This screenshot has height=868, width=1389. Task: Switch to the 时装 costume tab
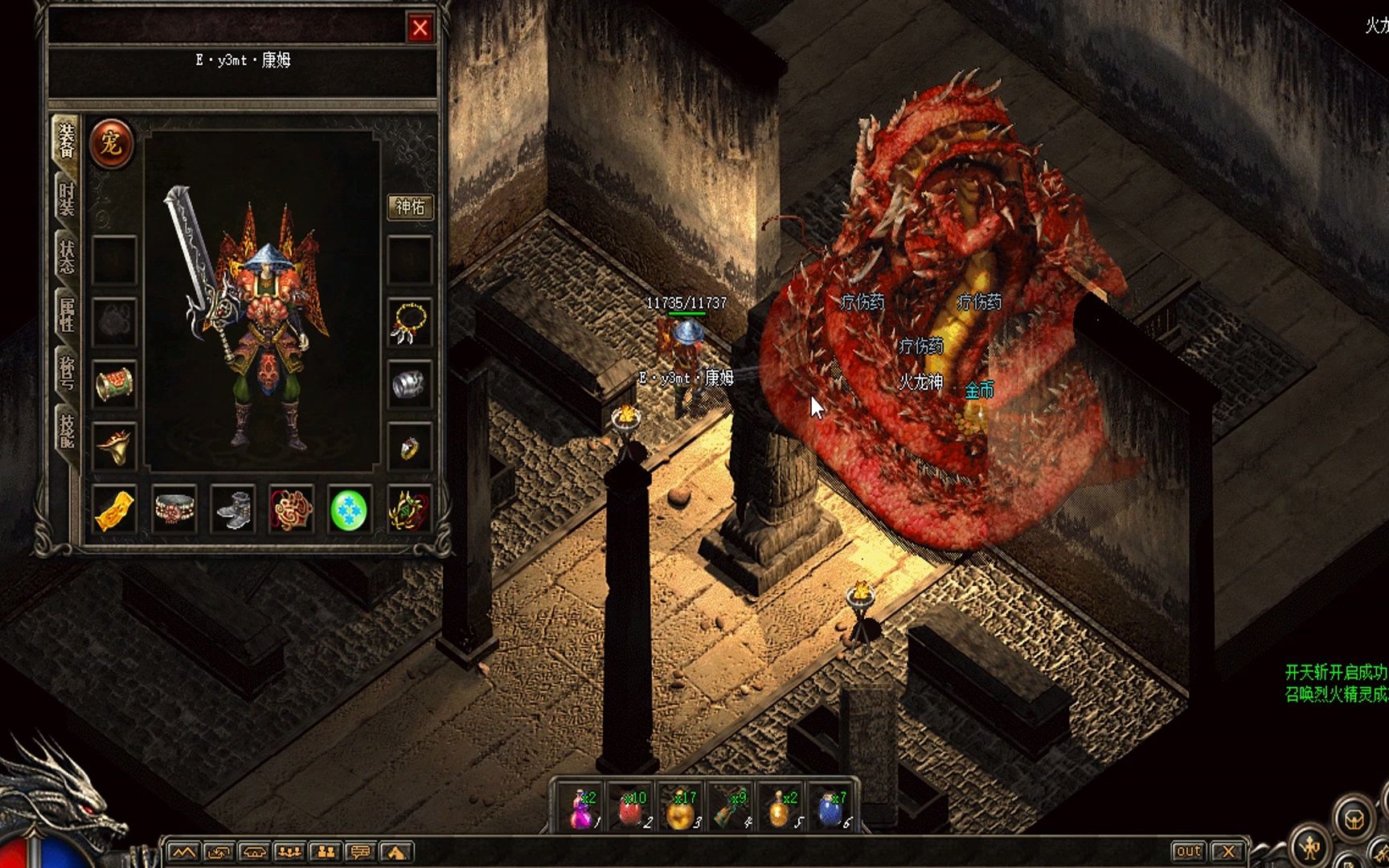coord(67,199)
